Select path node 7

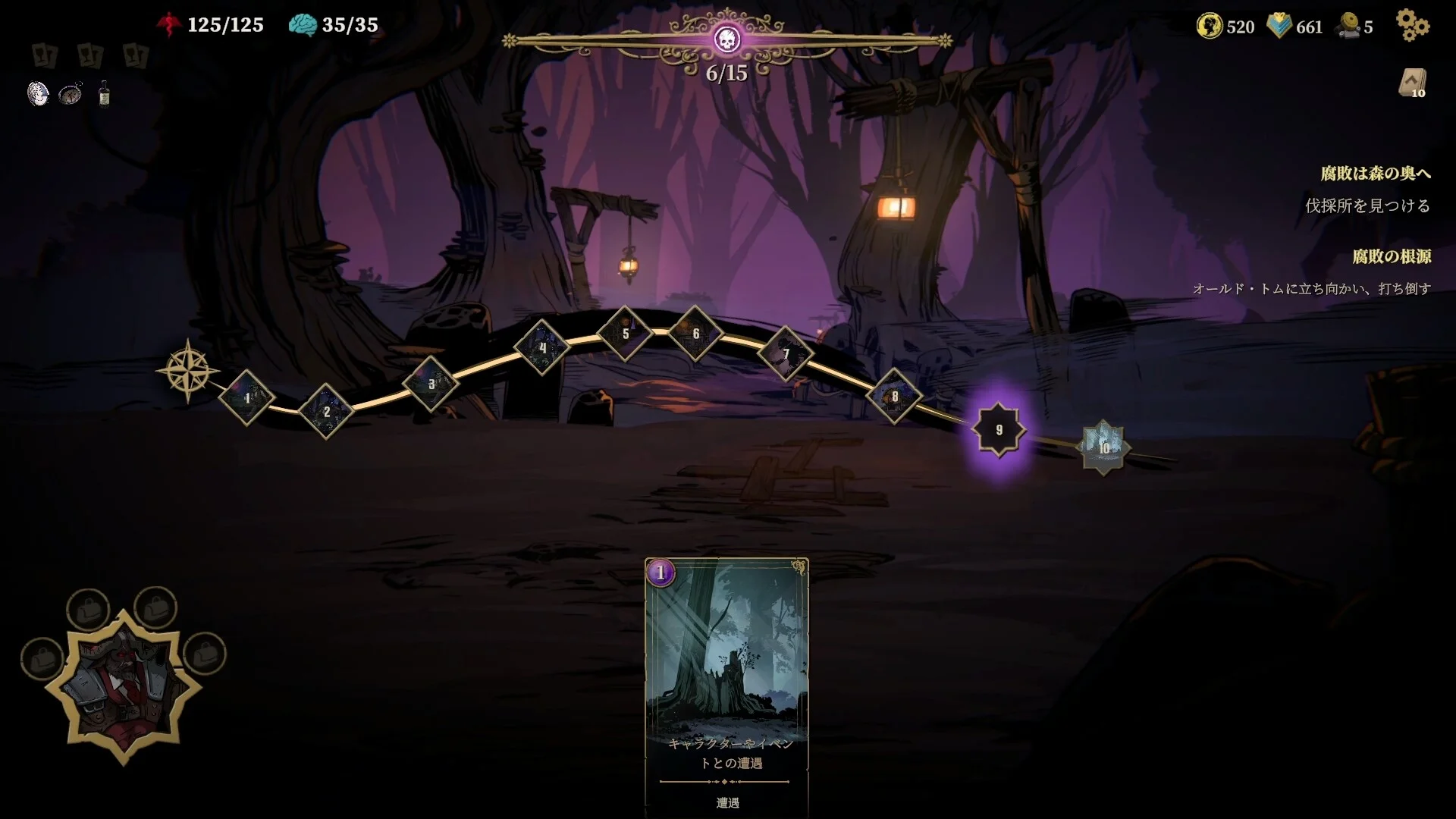[x=786, y=353]
